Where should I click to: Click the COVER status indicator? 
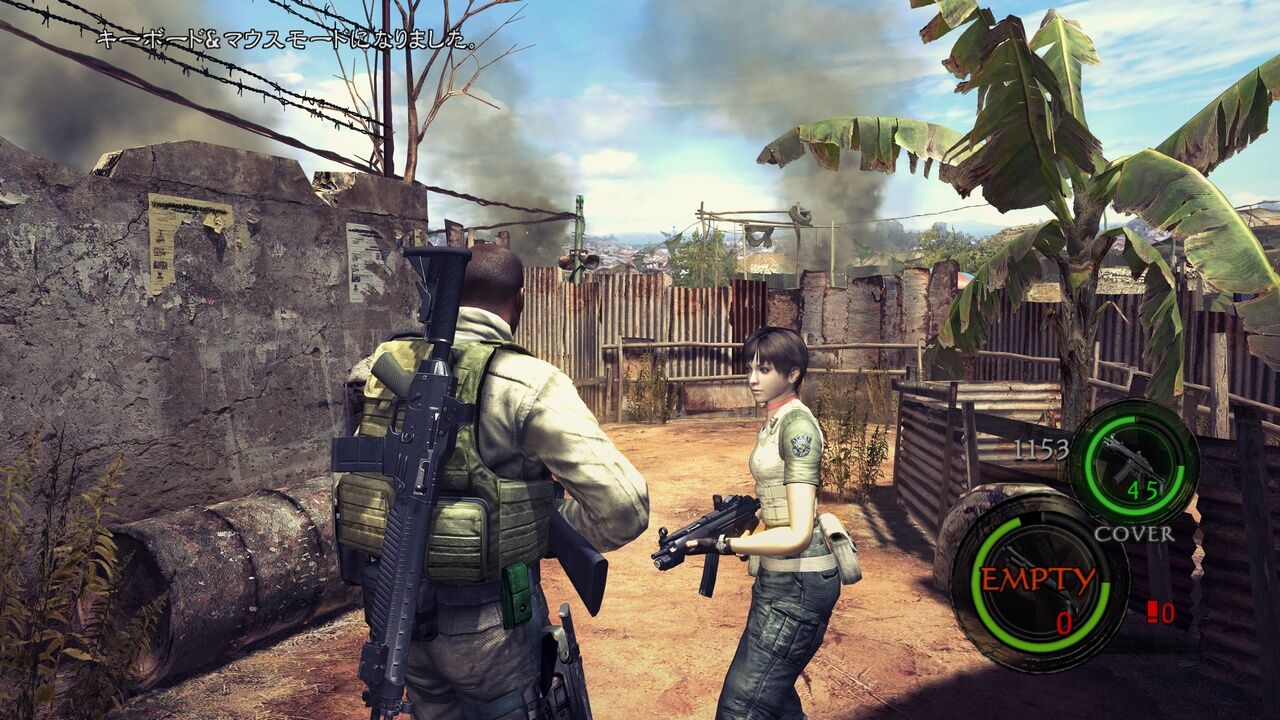[1136, 533]
